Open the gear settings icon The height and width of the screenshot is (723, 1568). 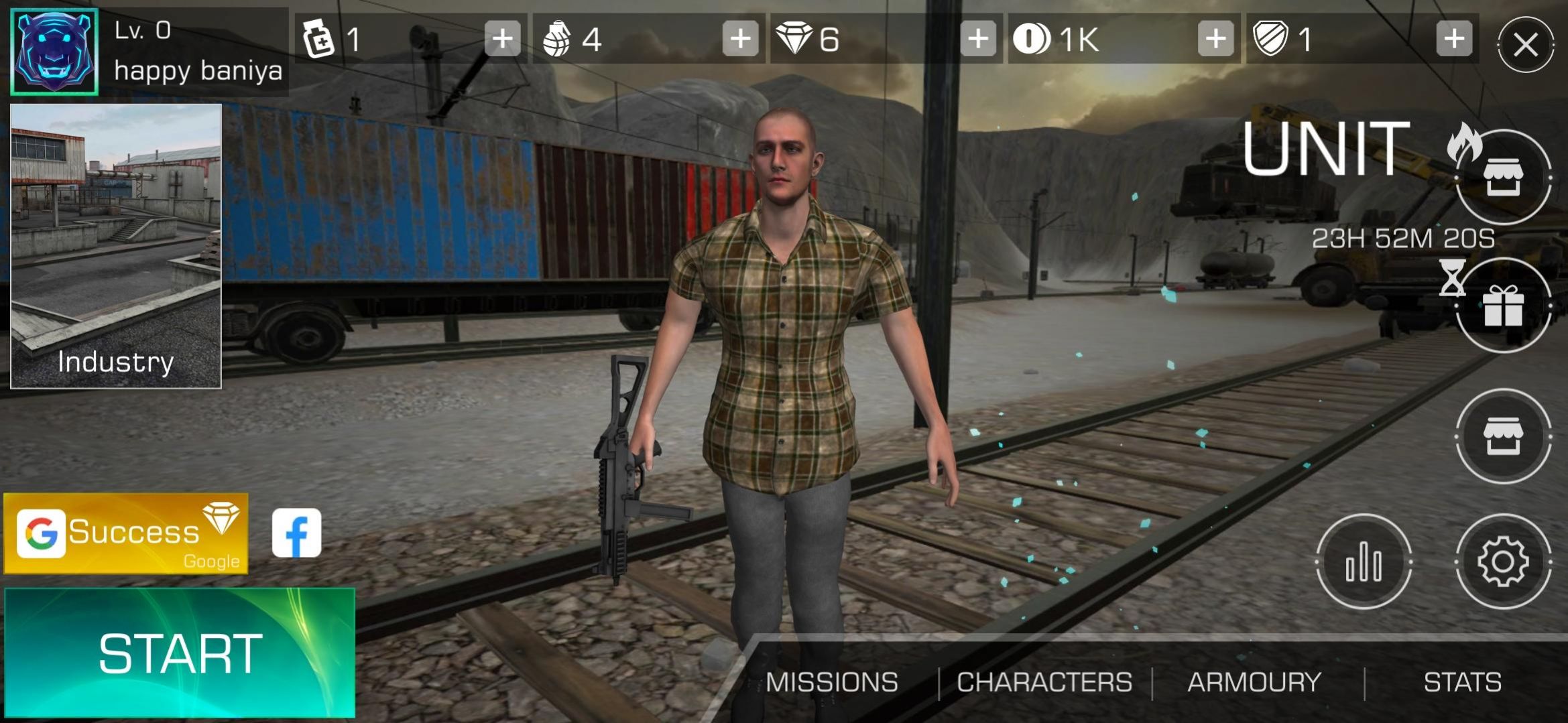click(1503, 562)
